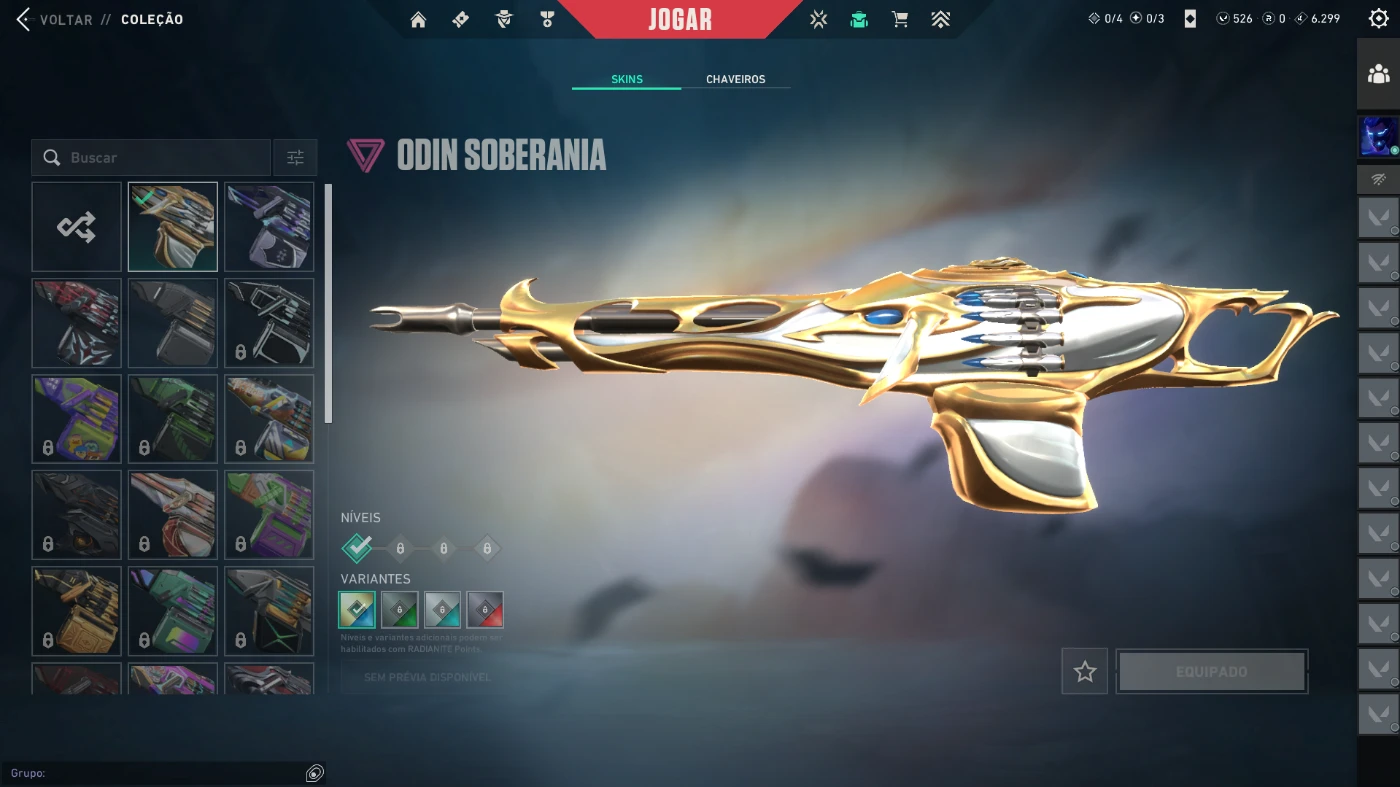The height and width of the screenshot is (787, 1400).
Task: Open the store shopping cart
Action: pos(900,19)
